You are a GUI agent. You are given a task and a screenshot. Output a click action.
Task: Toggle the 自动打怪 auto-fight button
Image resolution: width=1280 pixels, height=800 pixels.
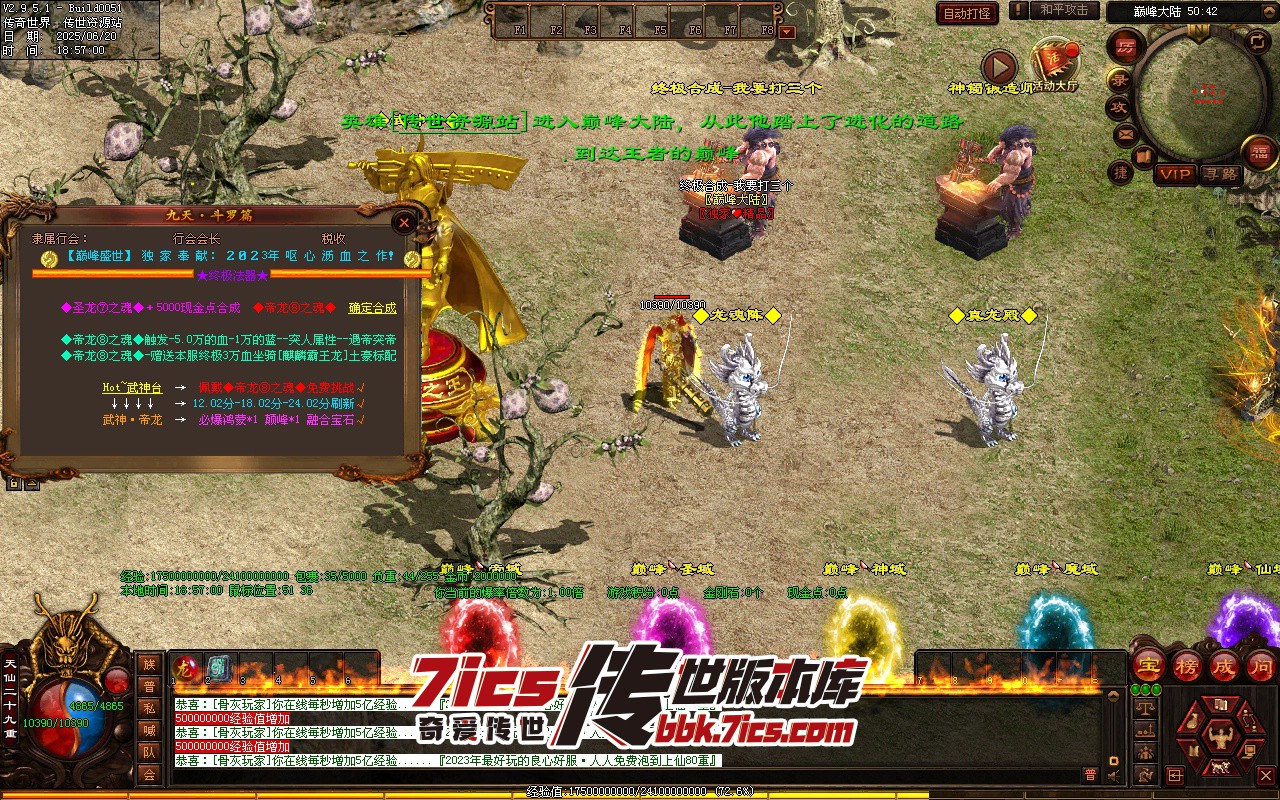coord(967,13)
